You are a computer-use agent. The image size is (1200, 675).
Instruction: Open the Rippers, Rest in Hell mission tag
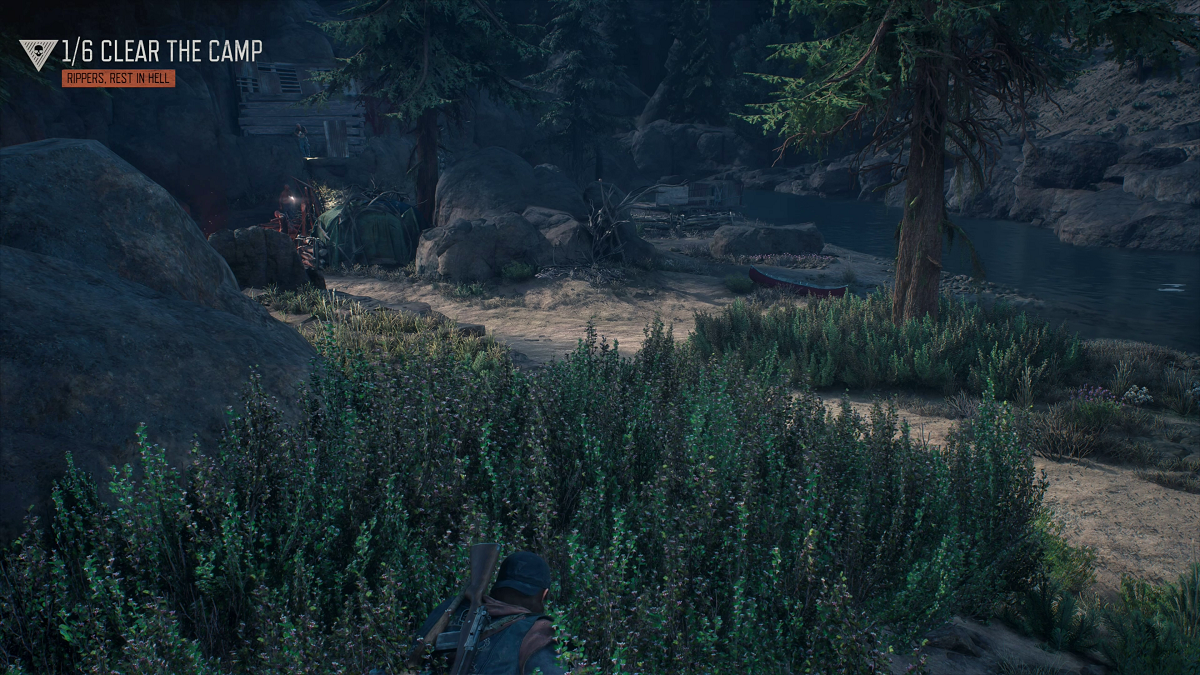[x=118, y=78]
